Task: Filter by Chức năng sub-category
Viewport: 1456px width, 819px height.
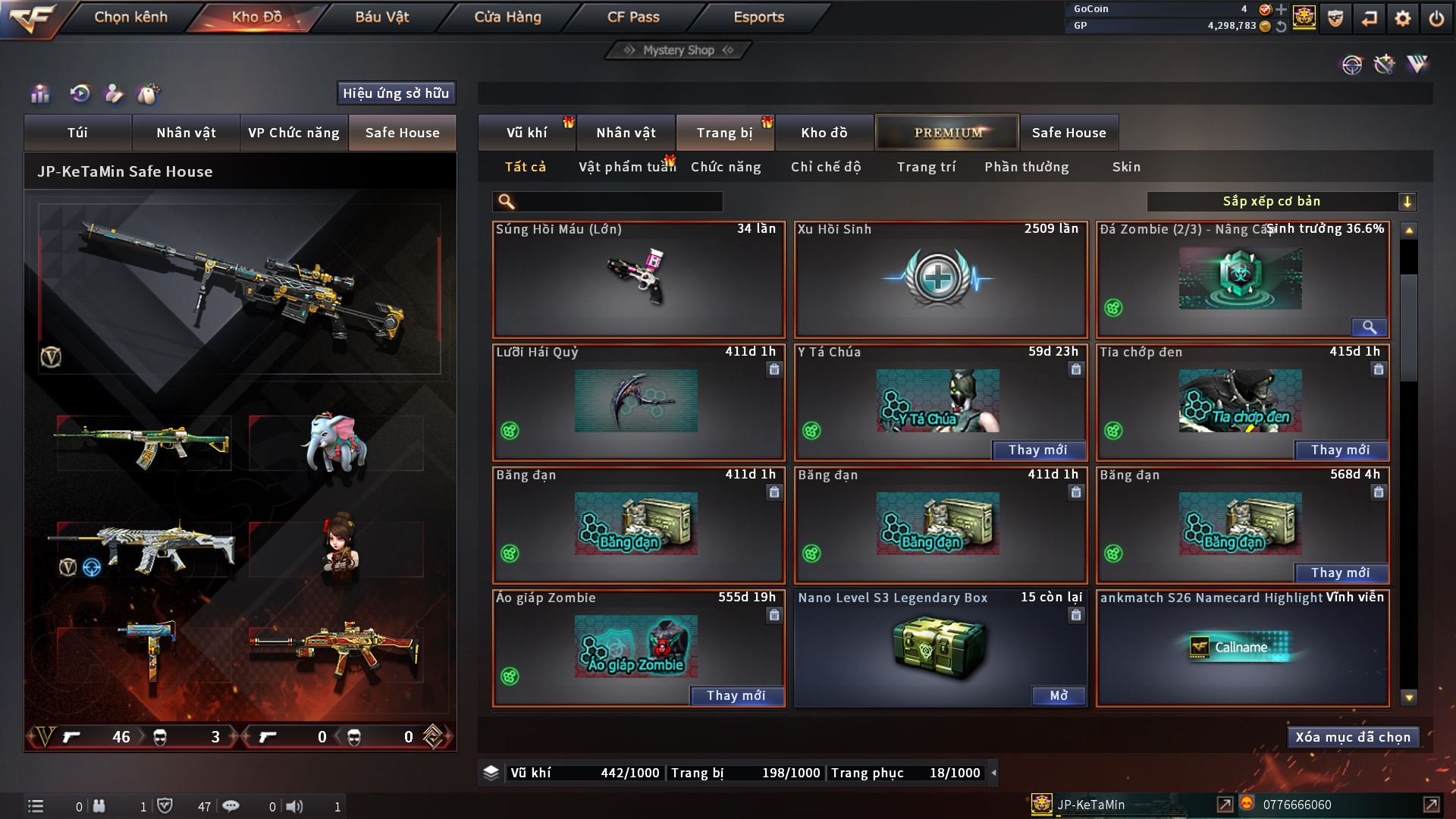Action: tap(726, 167)
